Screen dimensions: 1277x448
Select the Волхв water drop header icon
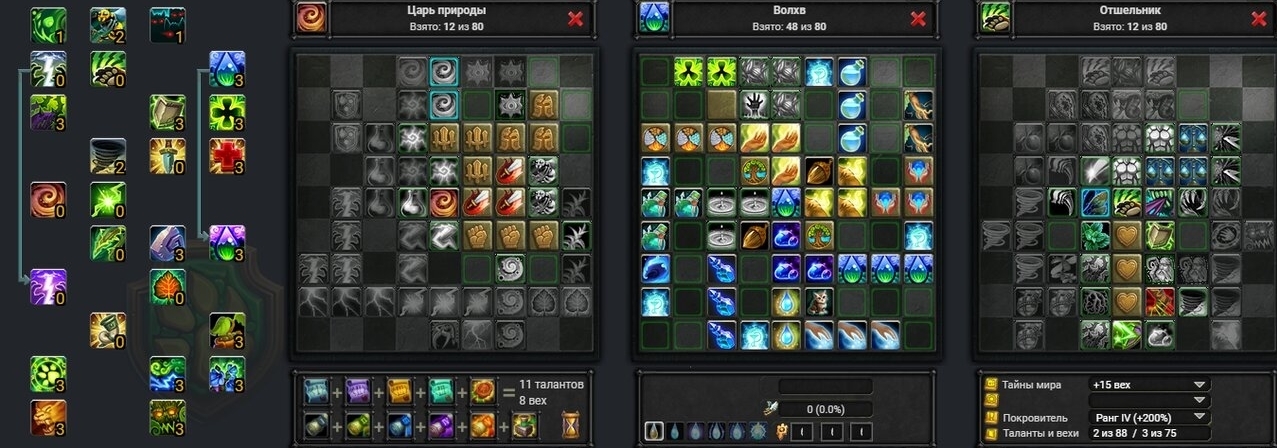click(x=654, y=18)
